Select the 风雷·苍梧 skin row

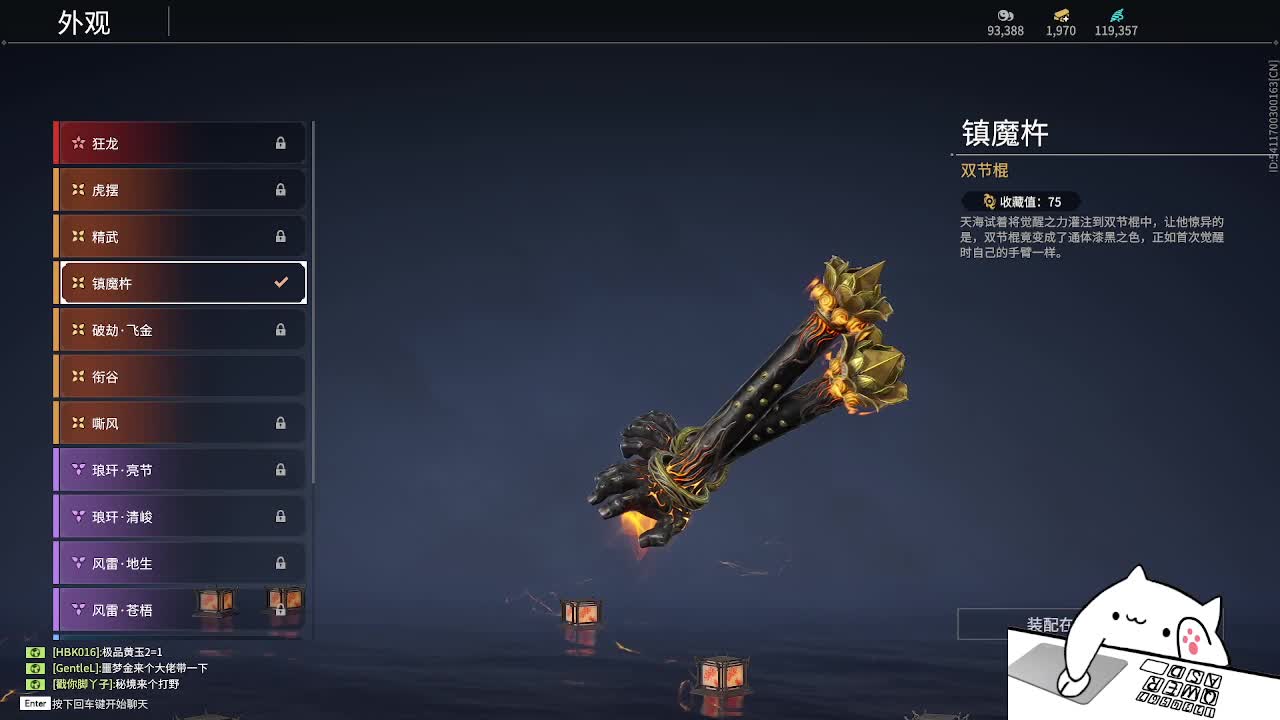point(182,610)
